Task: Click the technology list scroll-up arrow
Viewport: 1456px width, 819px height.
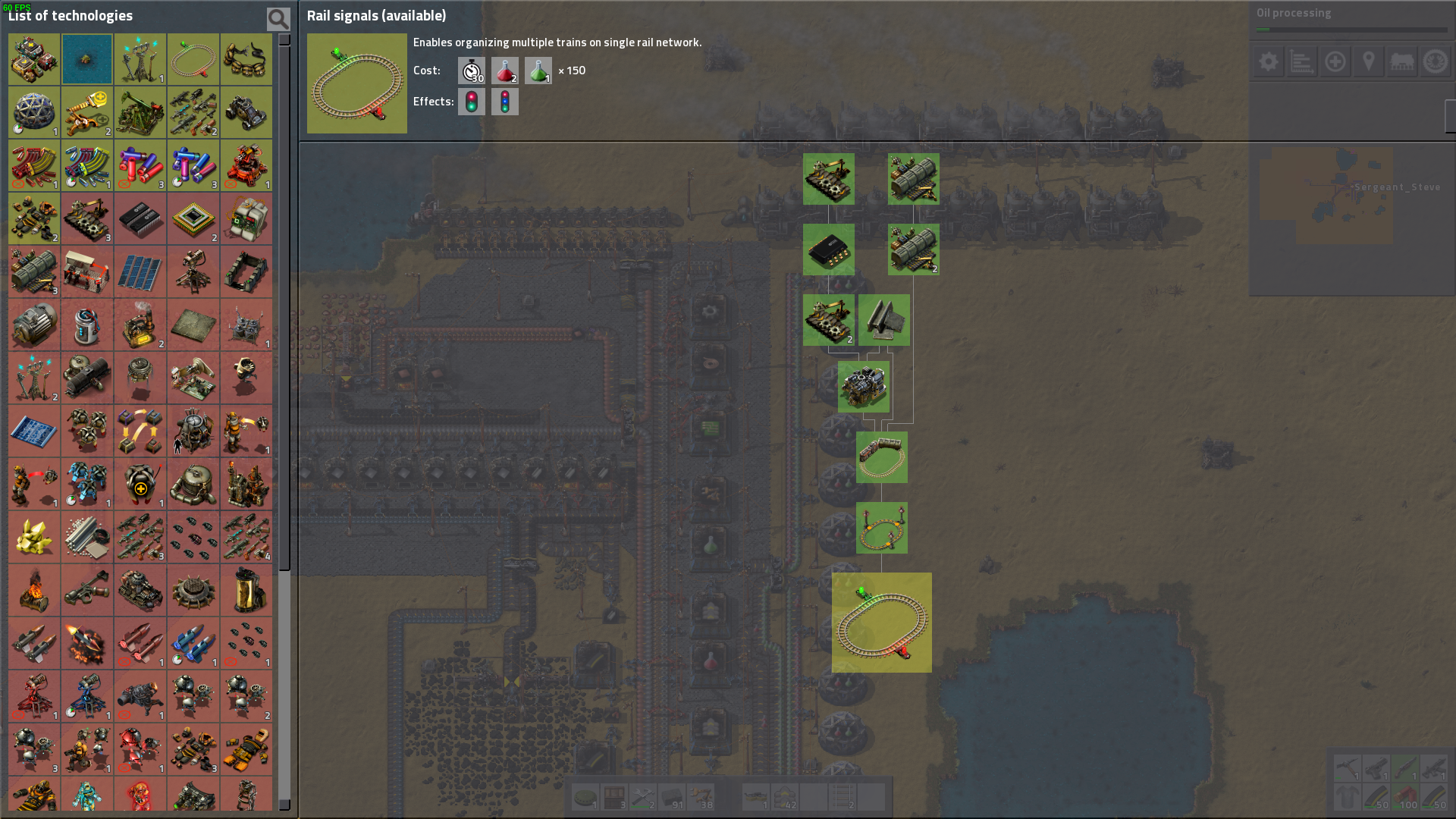Action: click(x=284, y=39)
